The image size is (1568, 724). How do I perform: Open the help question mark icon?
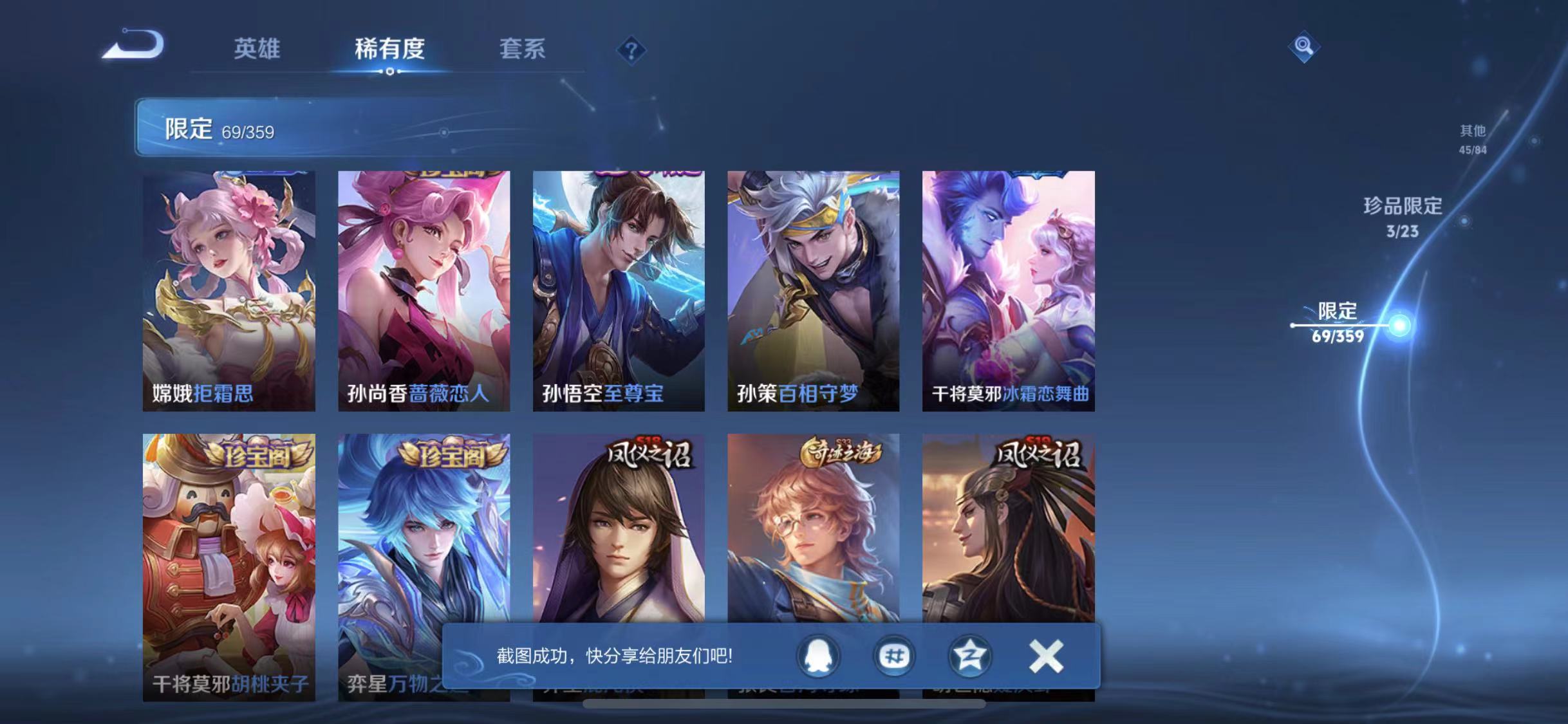[x=632, y=50]
